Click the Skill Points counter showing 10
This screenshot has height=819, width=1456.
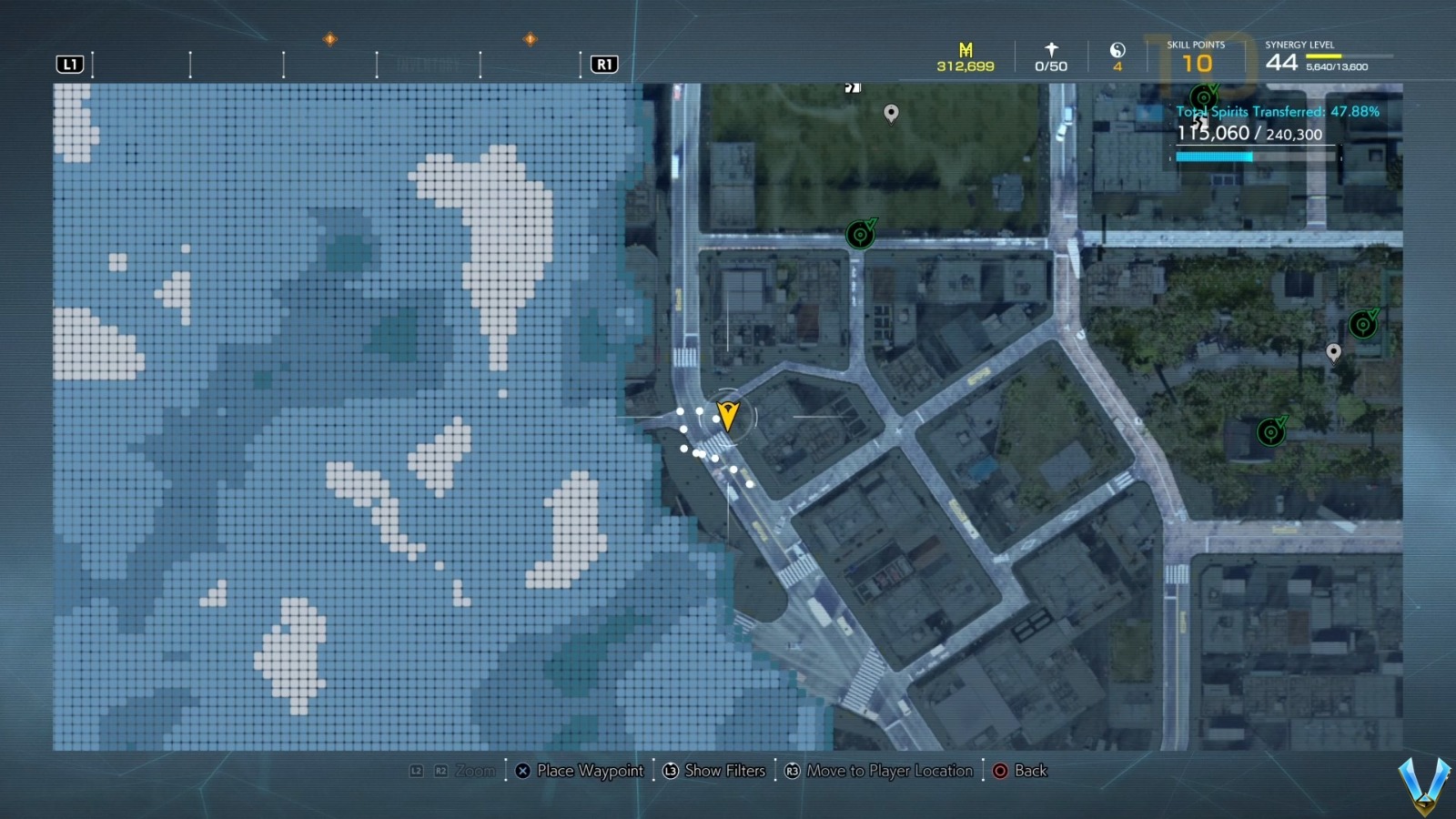click(x=1197, y=62)
